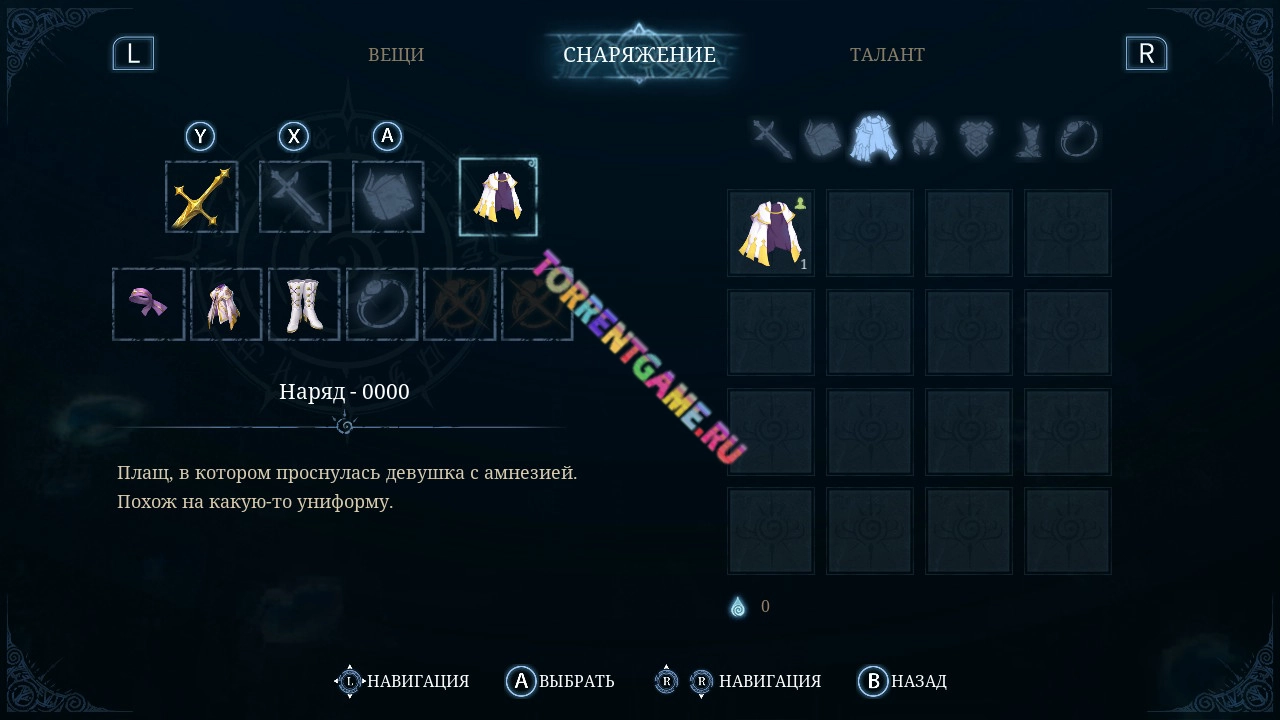
Task: Switch to the helmet equipment category
Action: [x=925, y=139]
